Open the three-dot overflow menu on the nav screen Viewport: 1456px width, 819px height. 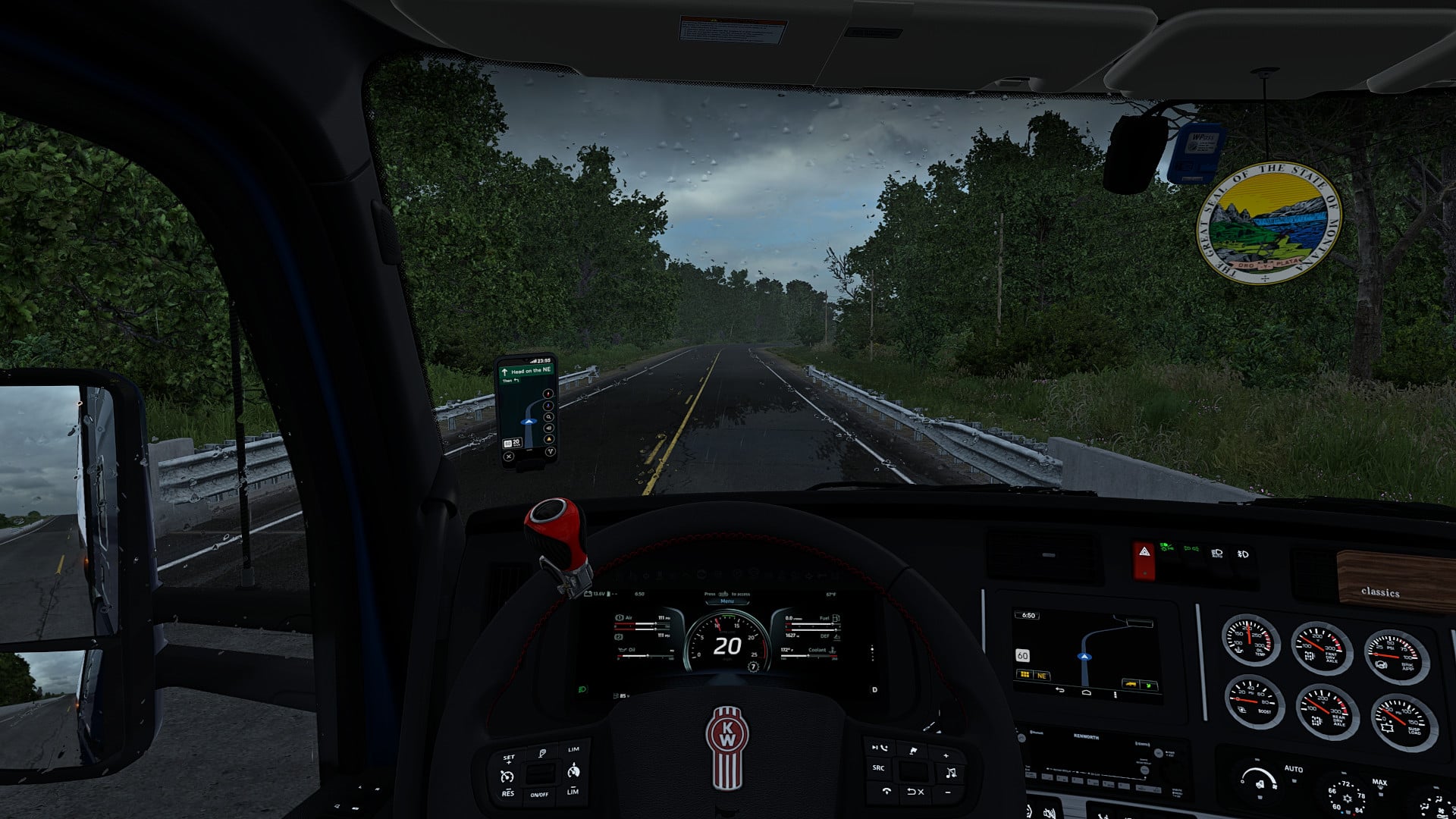(x=1116, y=695)
